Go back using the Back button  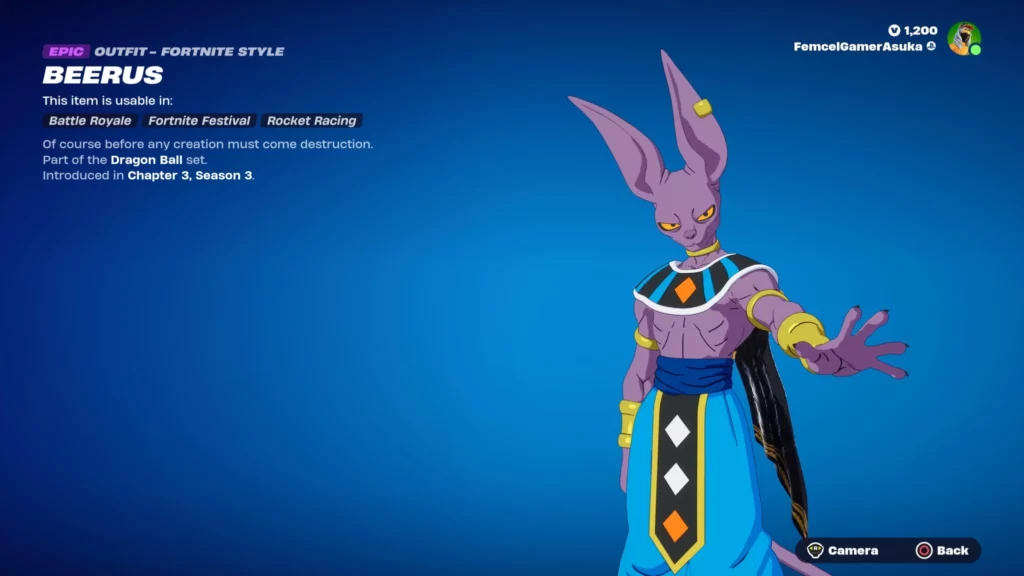942,550
